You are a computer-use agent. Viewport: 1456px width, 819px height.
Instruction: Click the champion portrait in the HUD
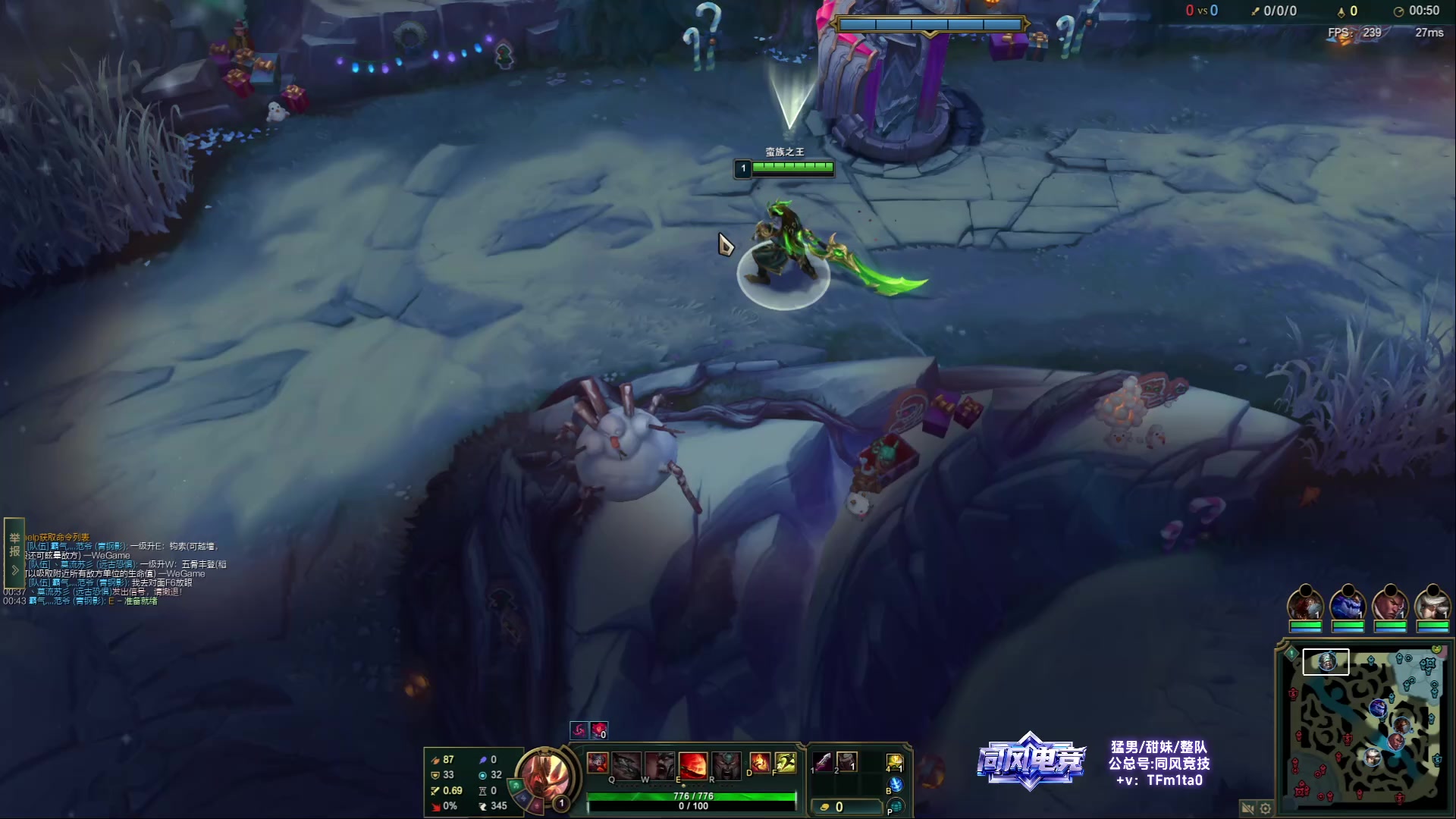545,777
